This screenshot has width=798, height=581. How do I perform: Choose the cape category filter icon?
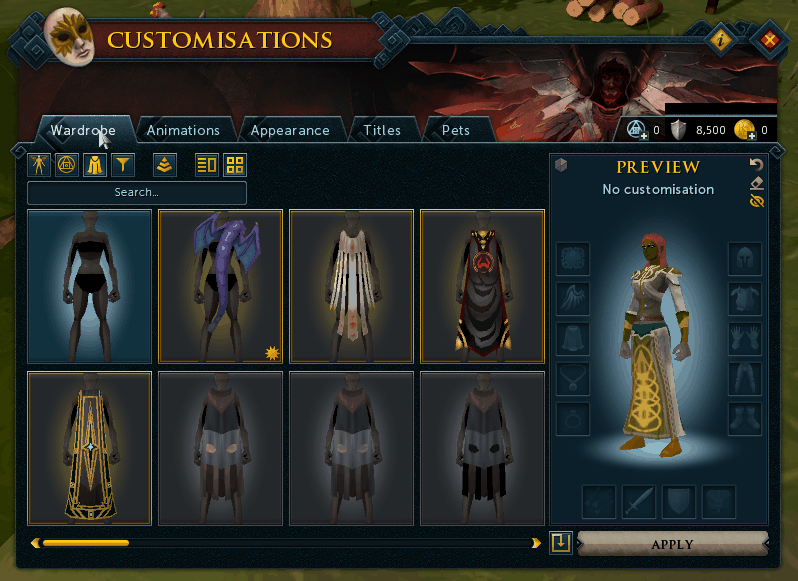click(x=95, y=164)
